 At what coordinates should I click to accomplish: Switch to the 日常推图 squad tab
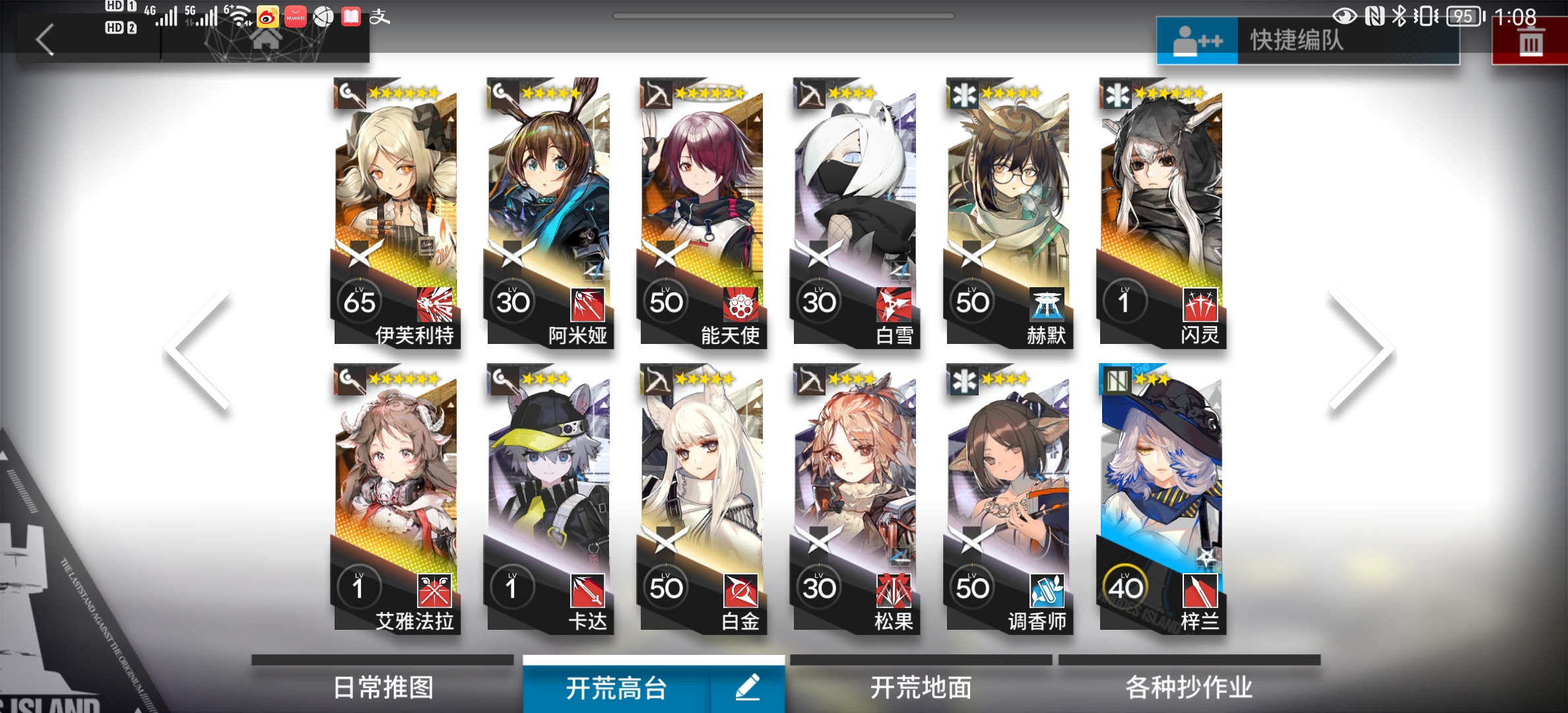[x=383, y=687]
